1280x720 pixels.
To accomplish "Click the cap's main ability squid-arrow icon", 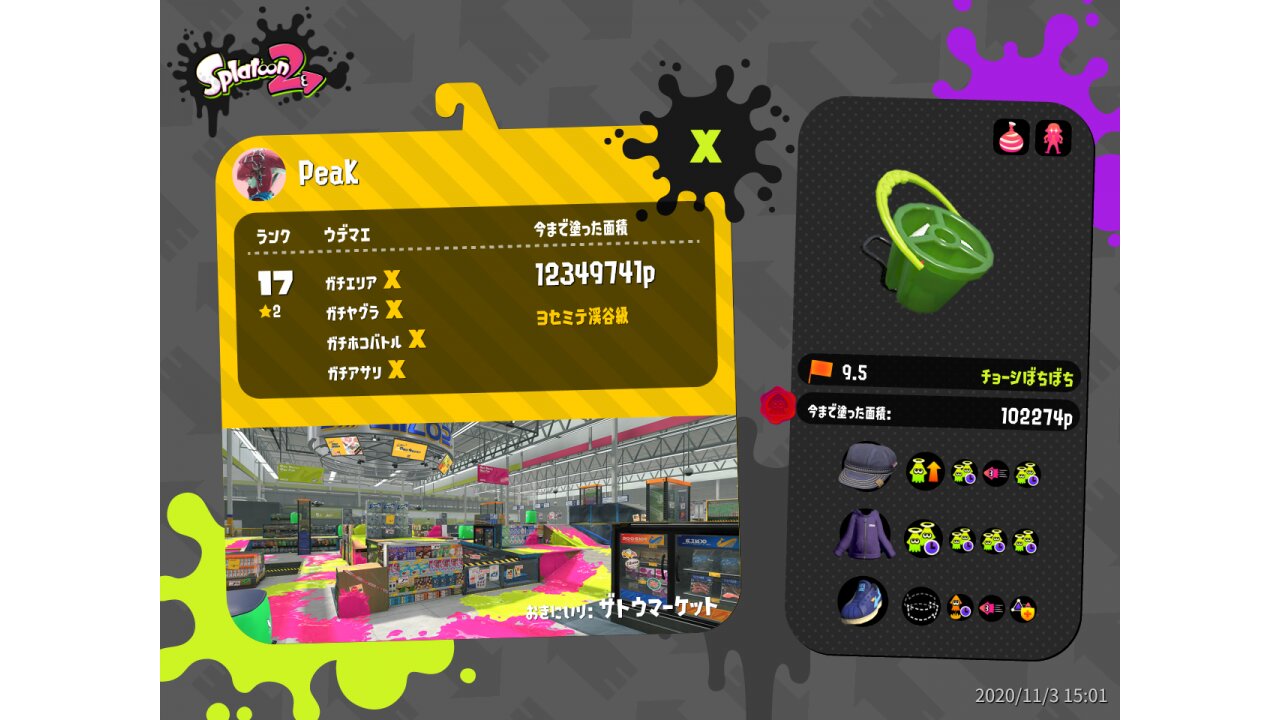I will coord(925,471).
